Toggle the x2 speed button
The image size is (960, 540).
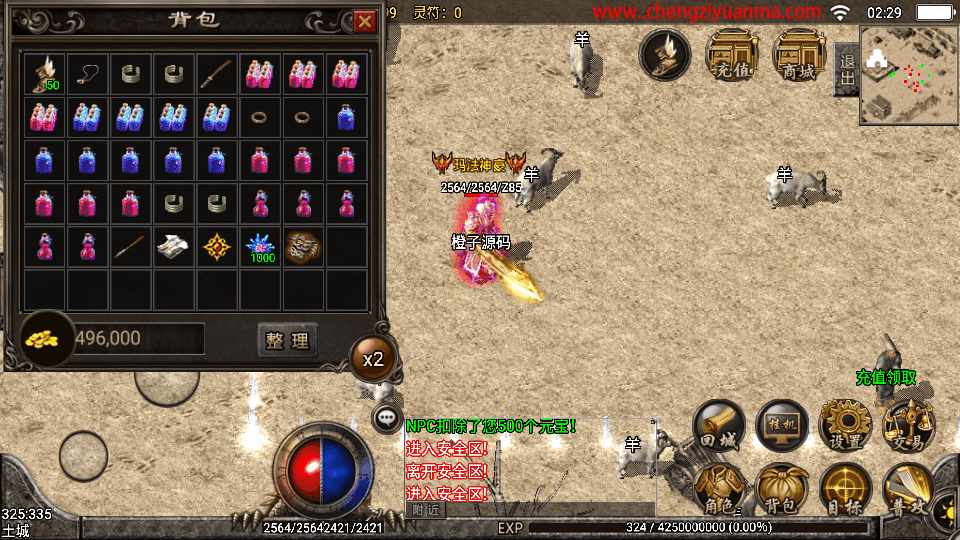point(373,359)
